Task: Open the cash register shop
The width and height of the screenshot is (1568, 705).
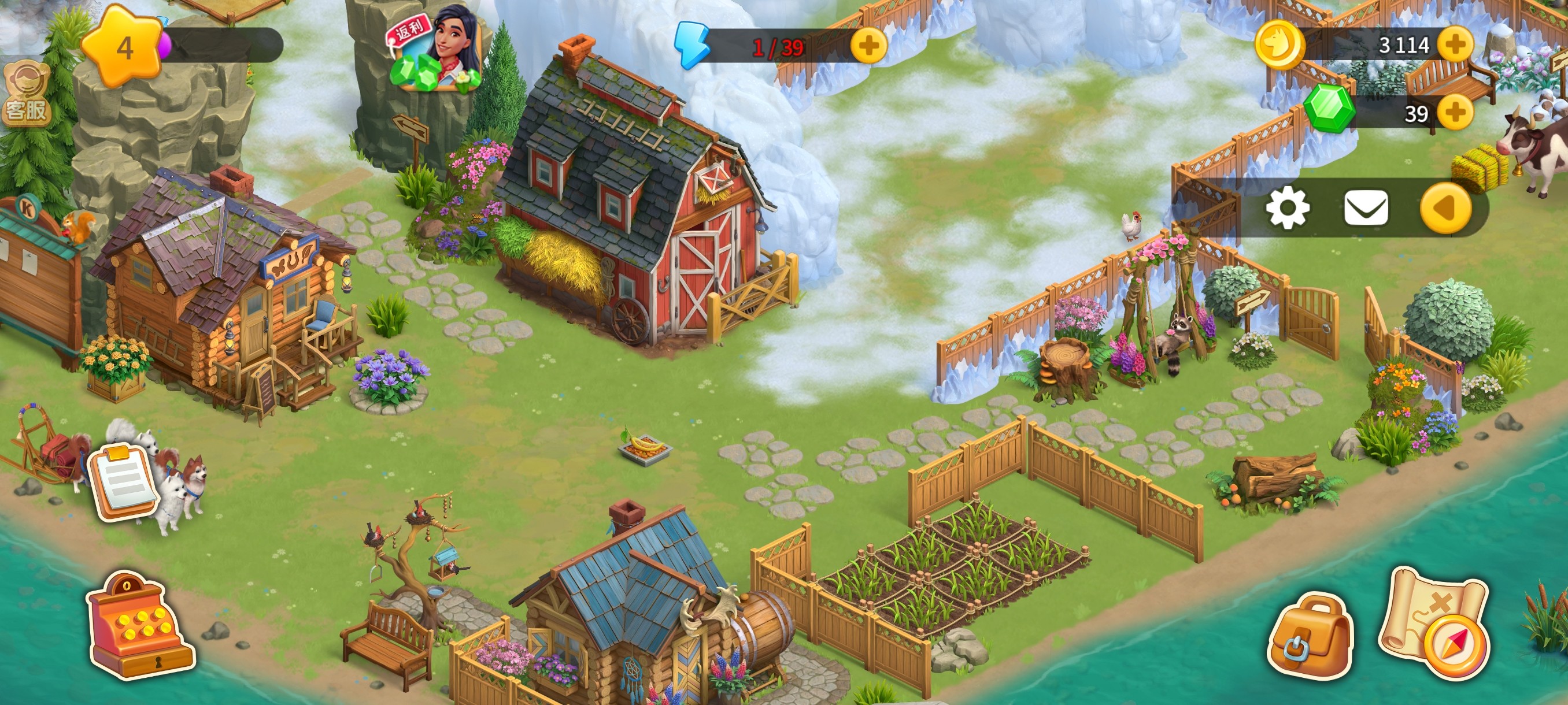Action: click(x=139, y=626)
